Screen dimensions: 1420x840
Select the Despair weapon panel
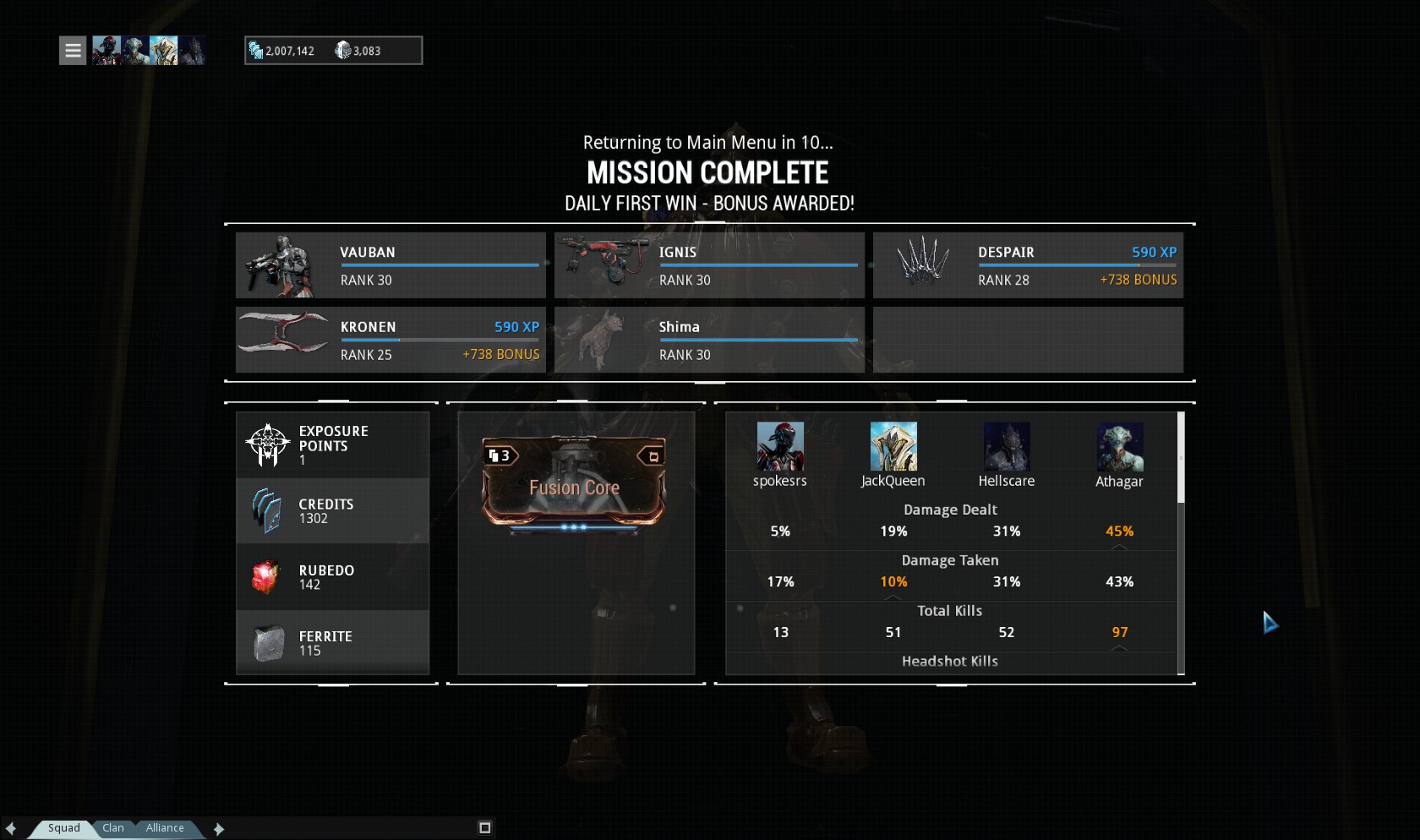(1028, 265)
